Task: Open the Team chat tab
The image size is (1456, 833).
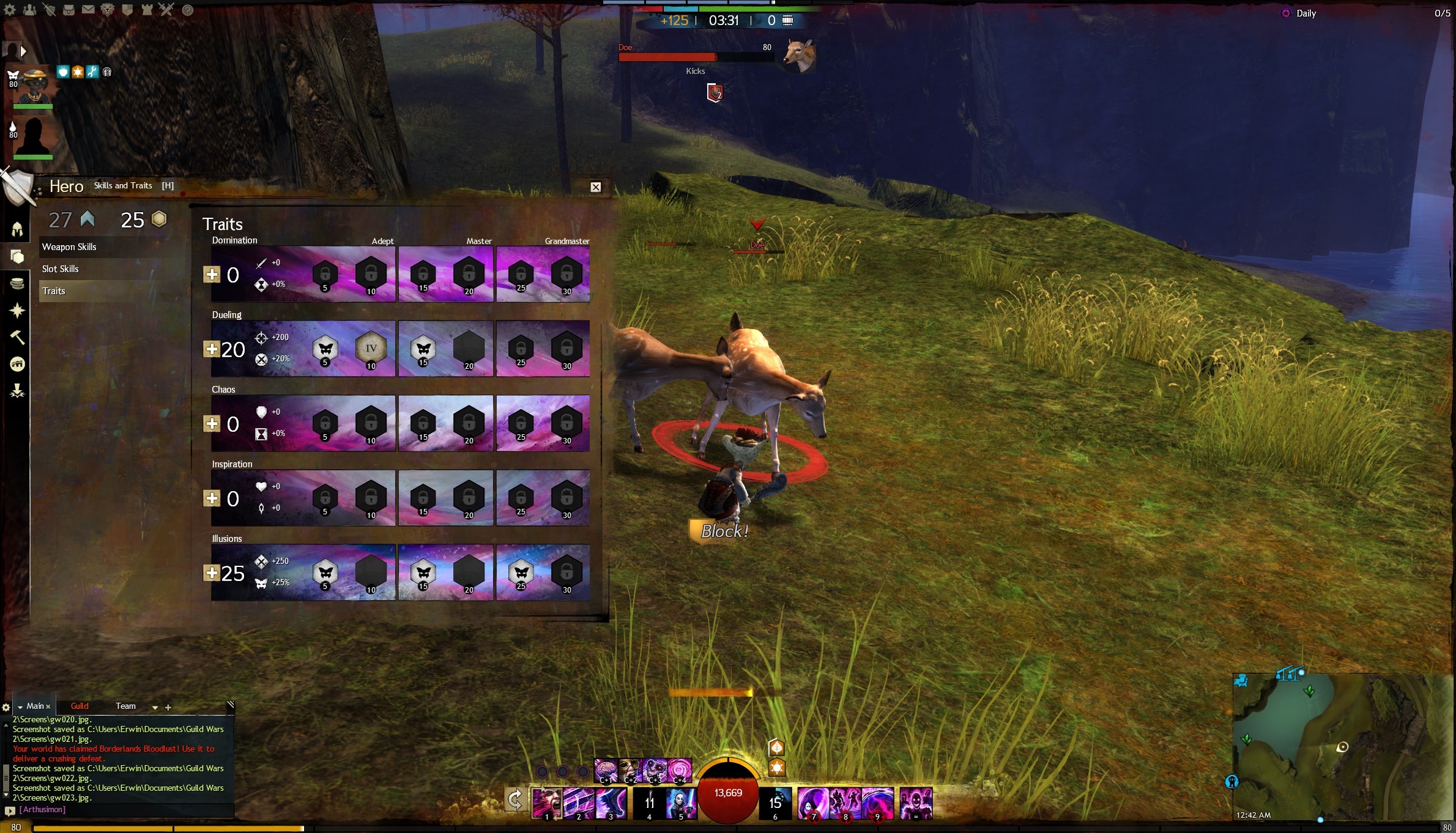Action: coord(125,706)
